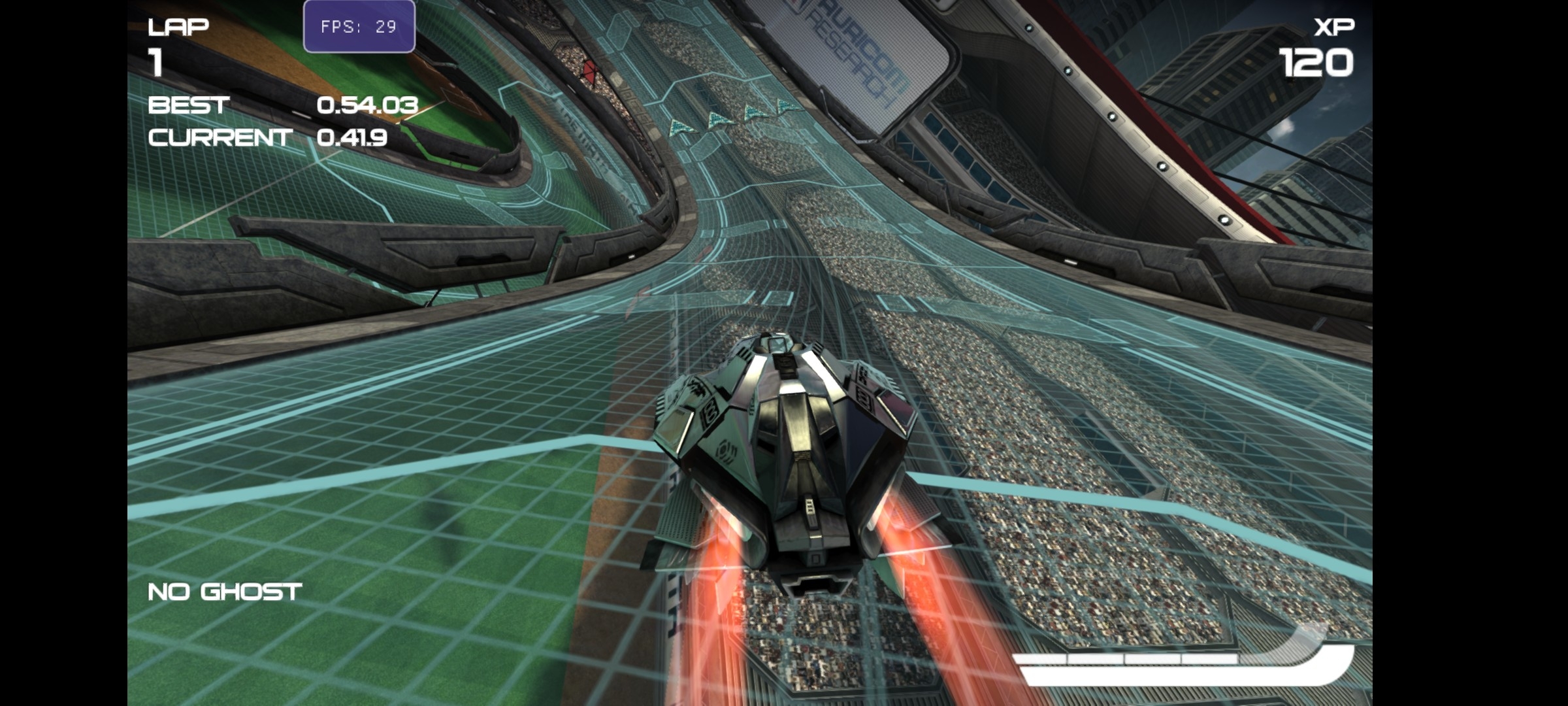Click the FPS counter overlay
This screenshot has width=1568, height=706.
[358, 26]
